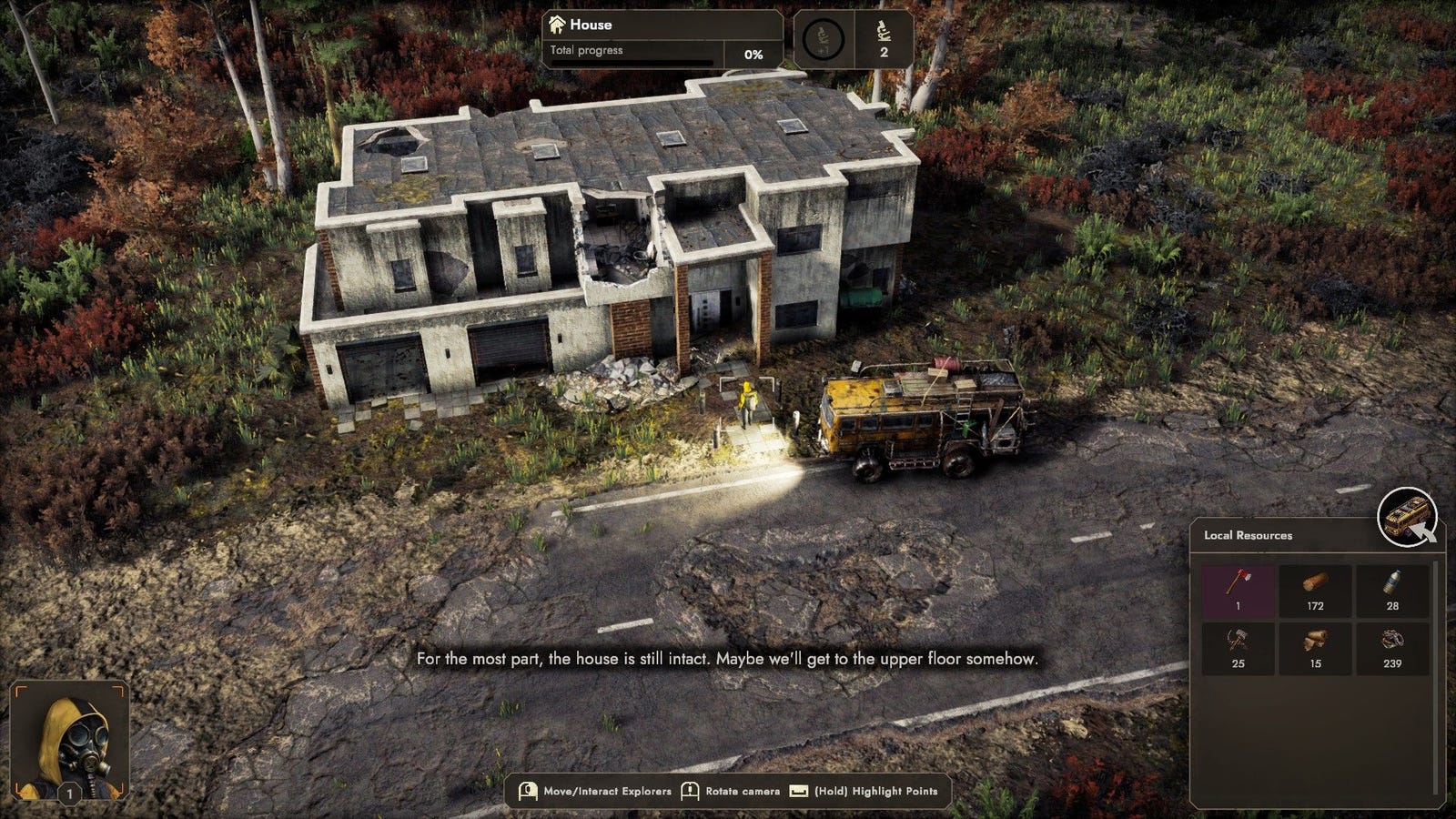Image resolution: width=1456 pixels, height=819 pixels.
Task: Click the Local Resources panel scrollbar
Action: (1438, 678)
